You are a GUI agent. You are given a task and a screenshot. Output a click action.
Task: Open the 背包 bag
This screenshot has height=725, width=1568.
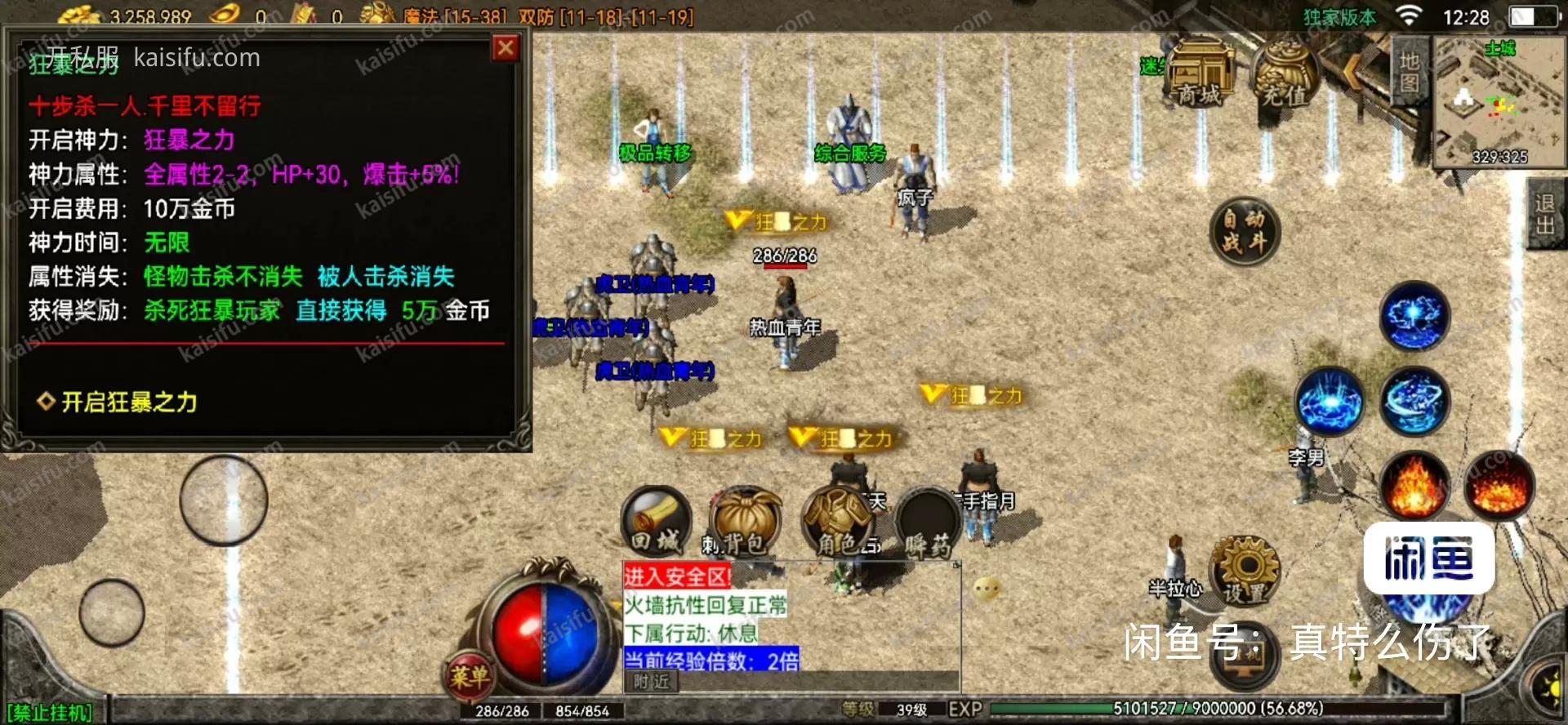pos(745,523)
